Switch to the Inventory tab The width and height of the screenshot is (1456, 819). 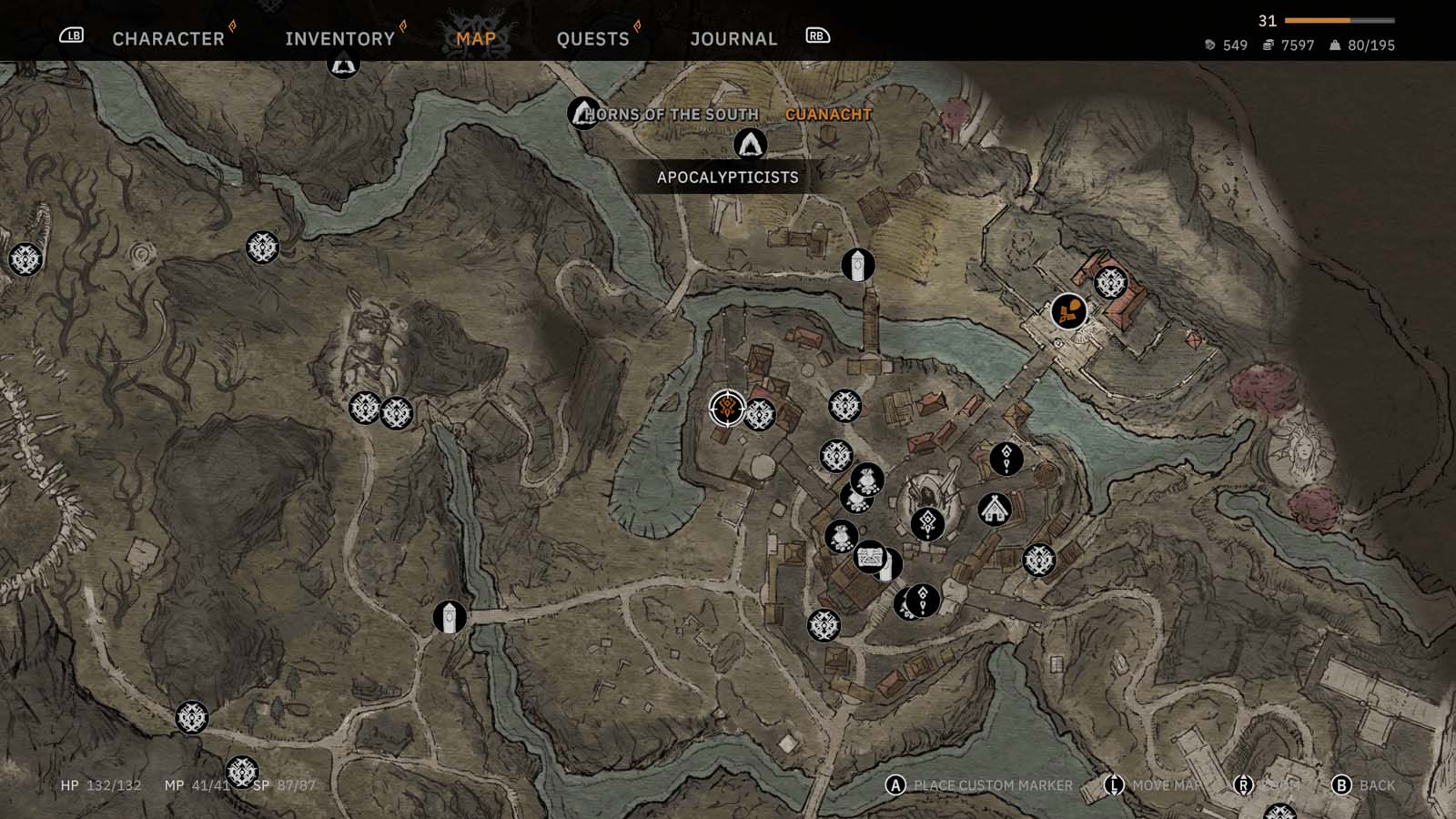[339, 38]
